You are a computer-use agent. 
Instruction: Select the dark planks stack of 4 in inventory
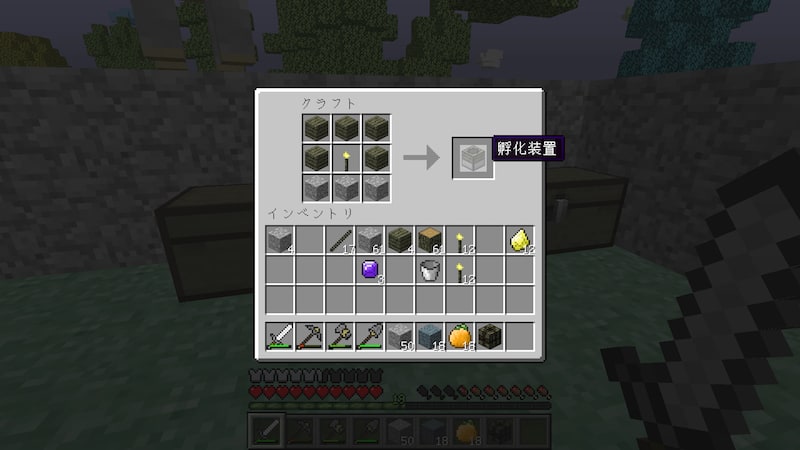(x=399, y=238)
